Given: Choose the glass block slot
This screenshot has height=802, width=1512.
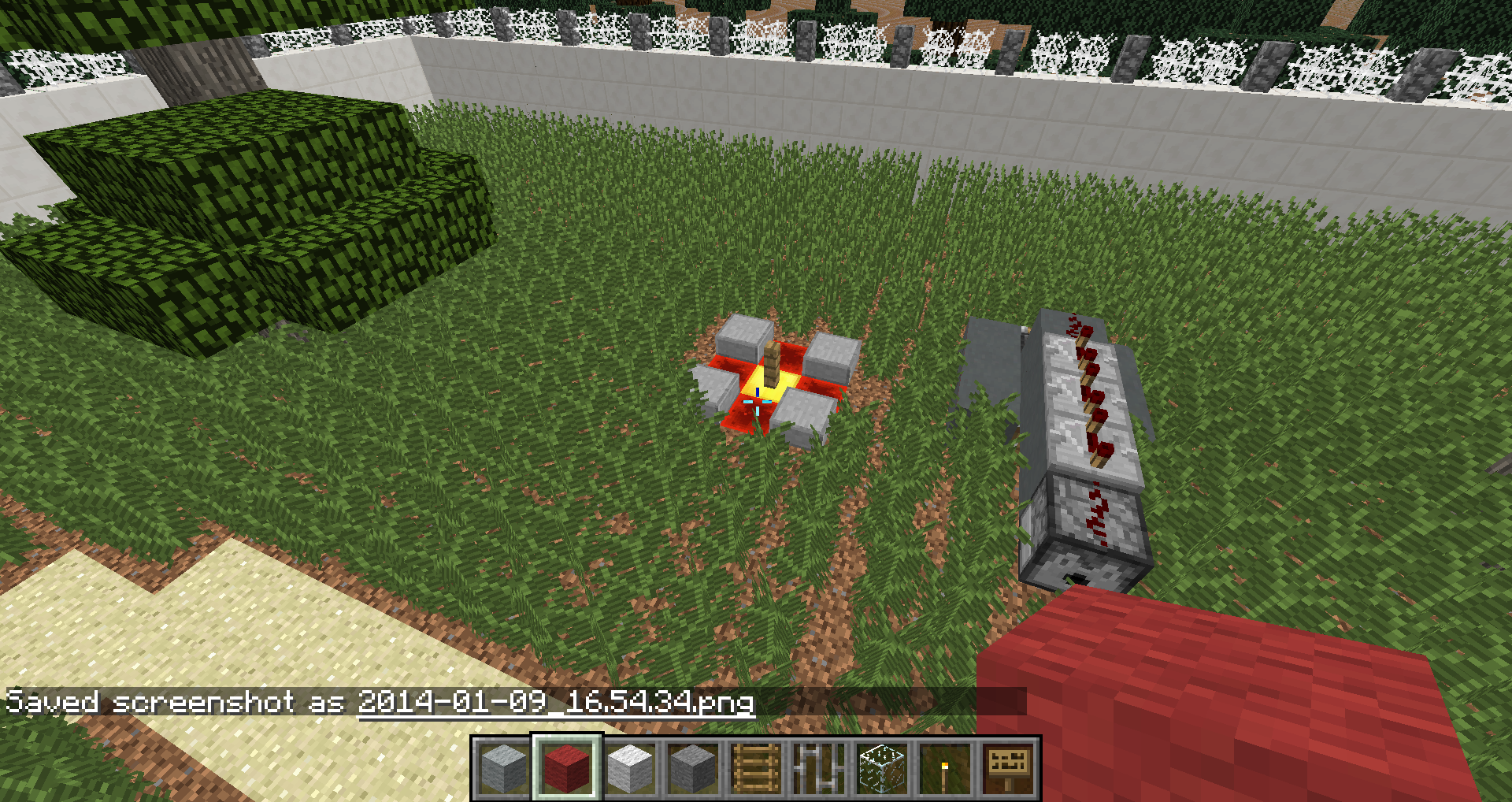Looking at the screenshot, I should pos(882,768).
